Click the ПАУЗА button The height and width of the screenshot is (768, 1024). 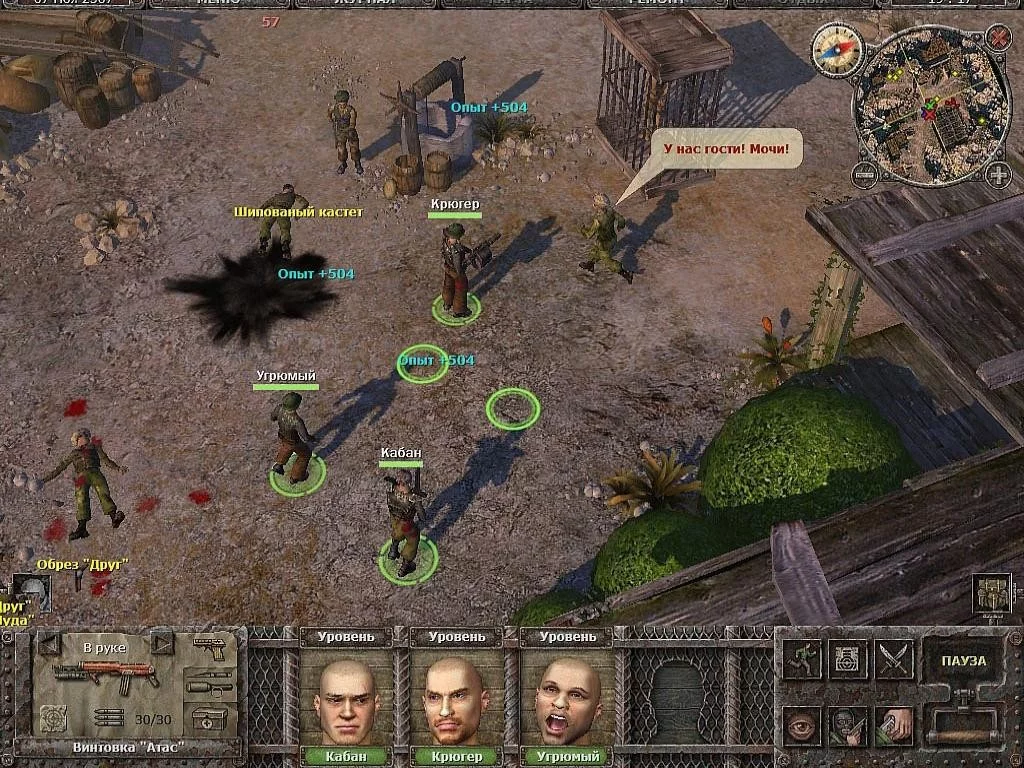click(x=963, y=661)
